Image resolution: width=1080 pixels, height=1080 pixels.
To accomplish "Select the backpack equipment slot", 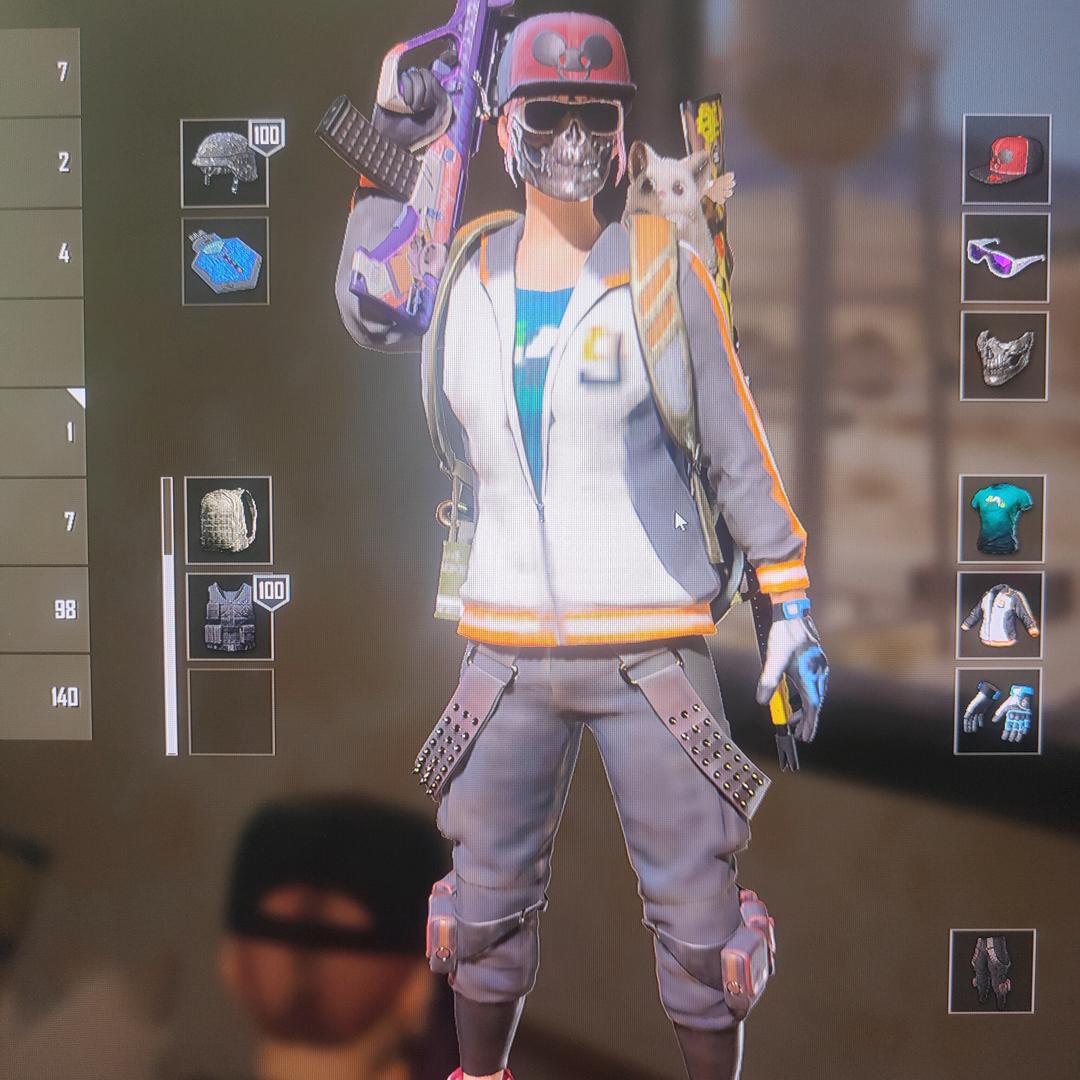I will pyautogui.click(x=228, y=520).
